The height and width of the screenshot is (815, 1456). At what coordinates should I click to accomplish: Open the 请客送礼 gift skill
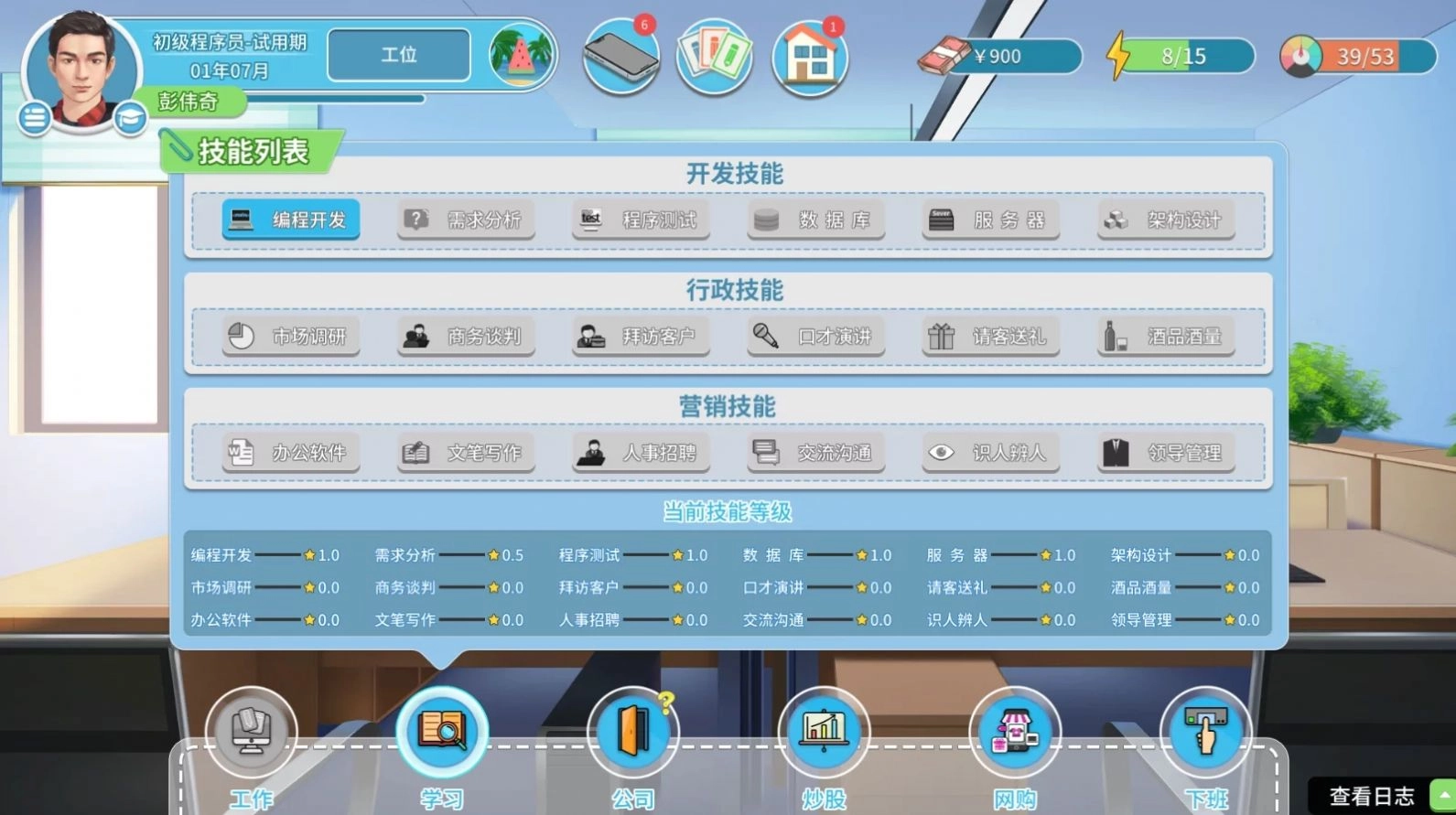[x=990, y=337]
